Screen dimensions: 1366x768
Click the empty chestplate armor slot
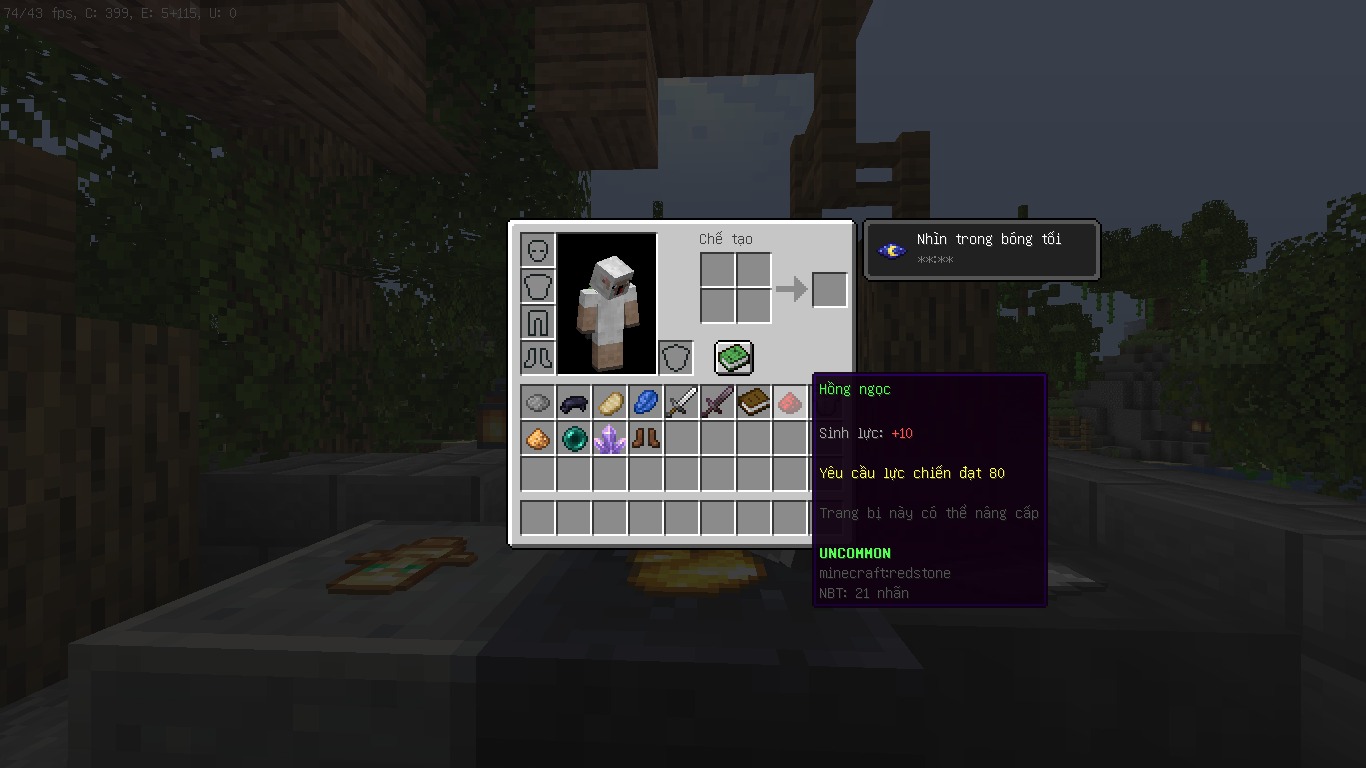tap(538, 286)
